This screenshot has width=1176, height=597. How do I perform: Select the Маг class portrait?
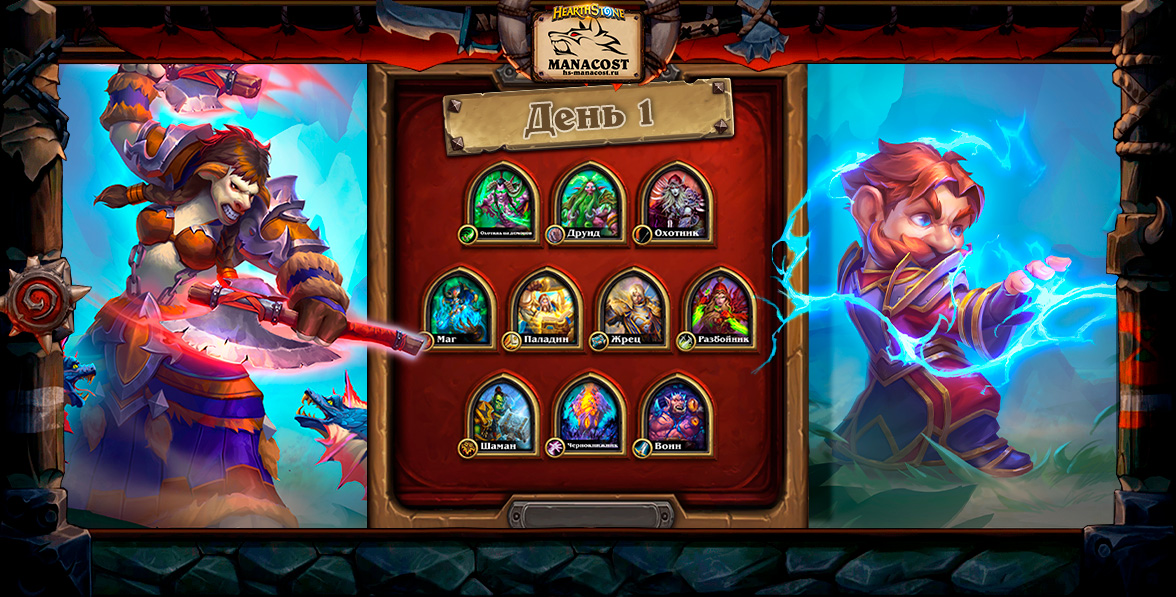coord(460,306)
